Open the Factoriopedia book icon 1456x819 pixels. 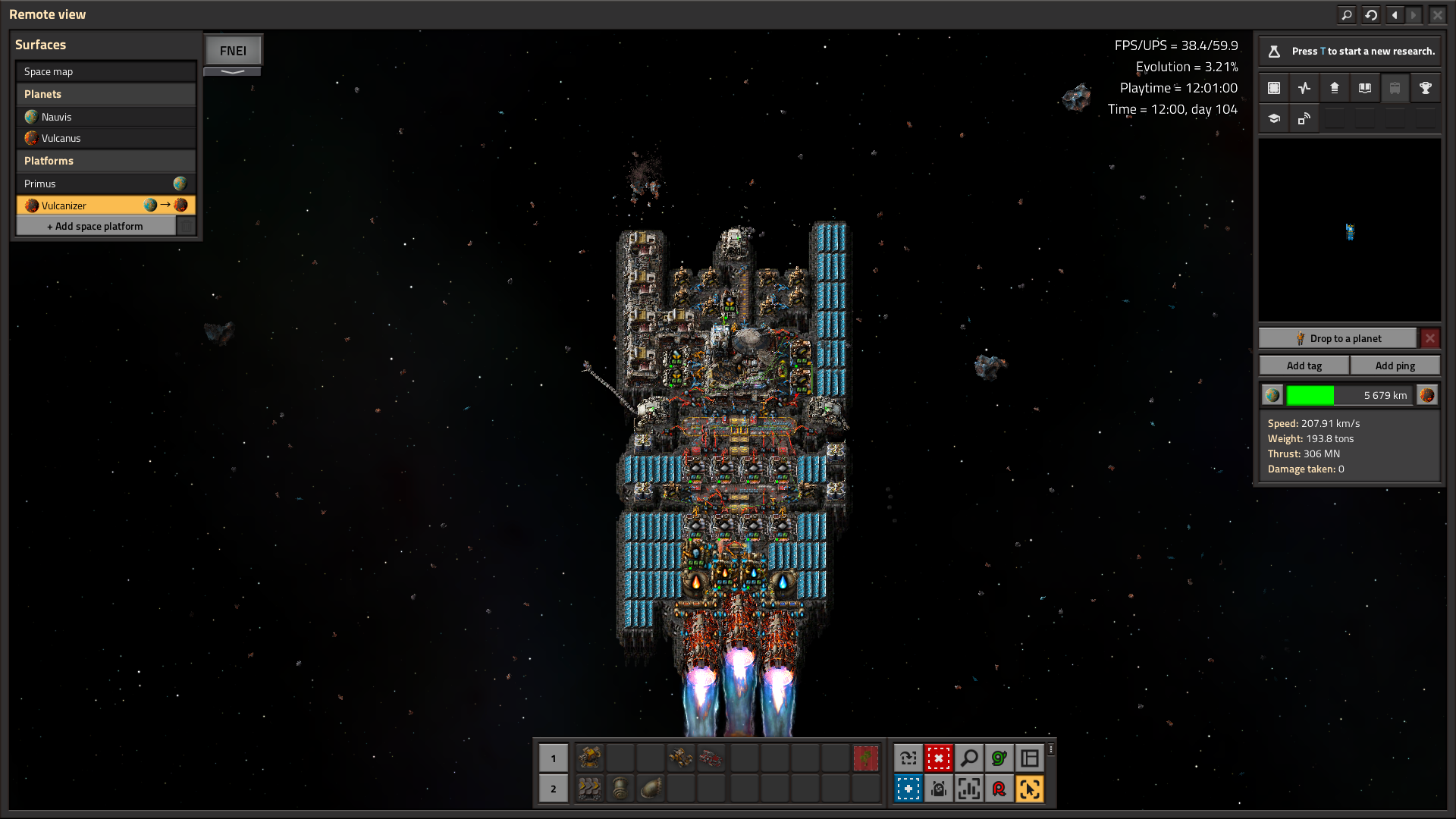(1364, 88)
